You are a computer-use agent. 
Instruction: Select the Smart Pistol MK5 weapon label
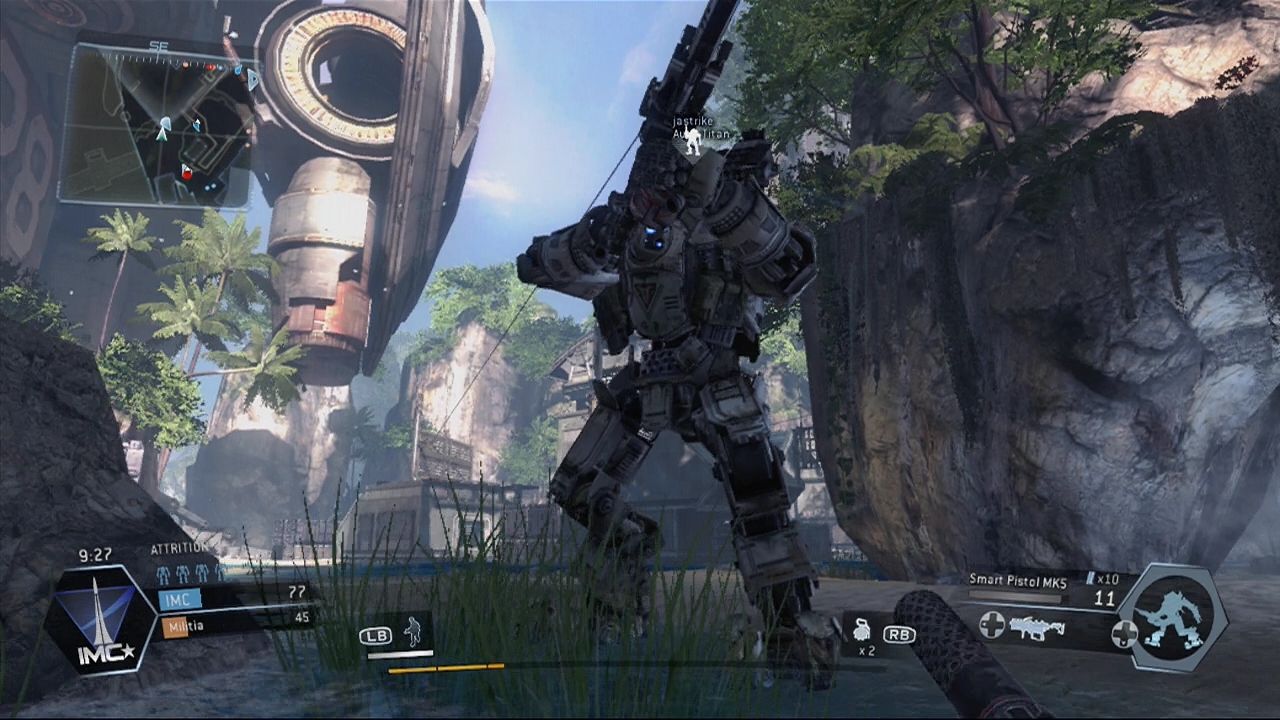tap(1017, 578)
